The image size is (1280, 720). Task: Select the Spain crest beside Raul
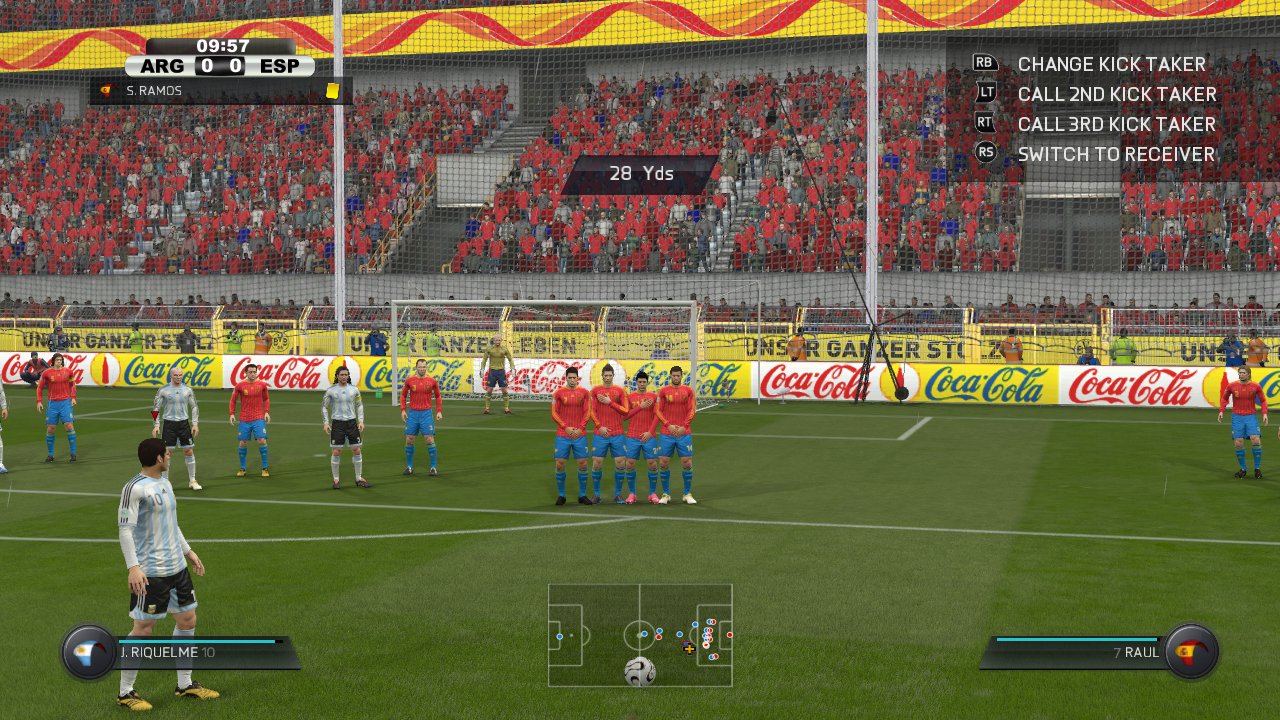(1191, 652)
